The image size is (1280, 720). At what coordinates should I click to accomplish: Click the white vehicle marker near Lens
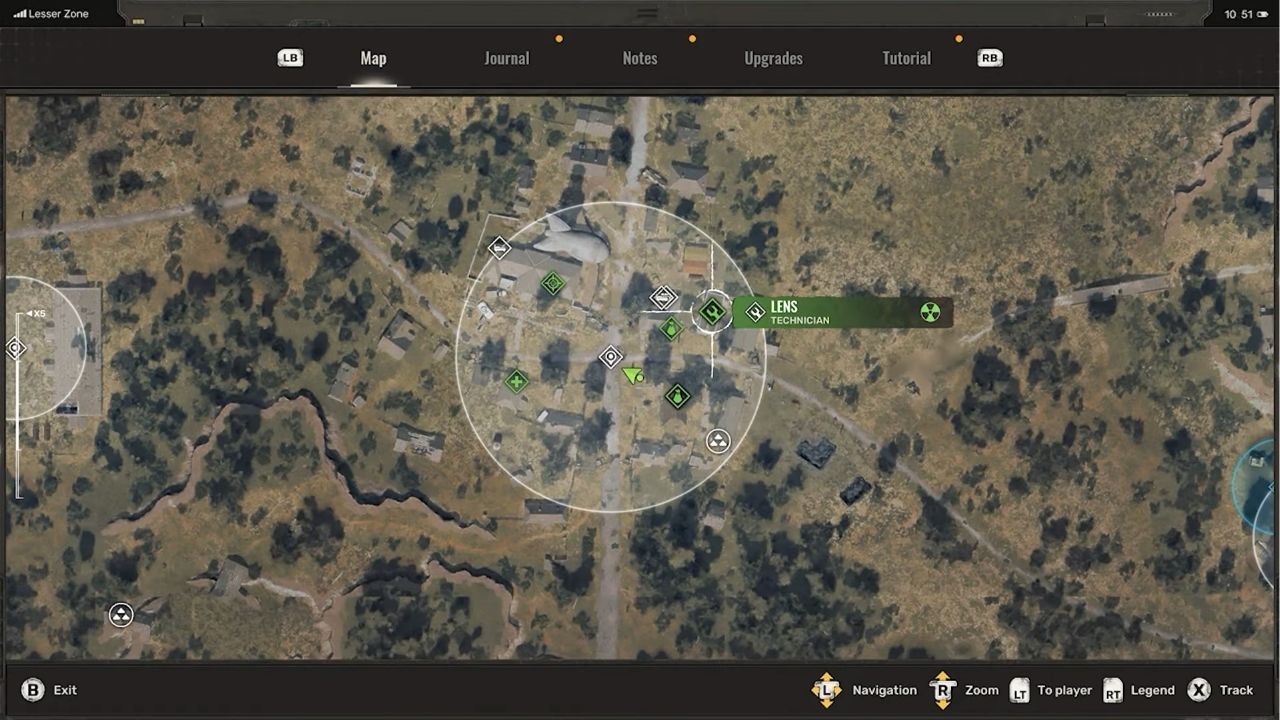(664, 297)
